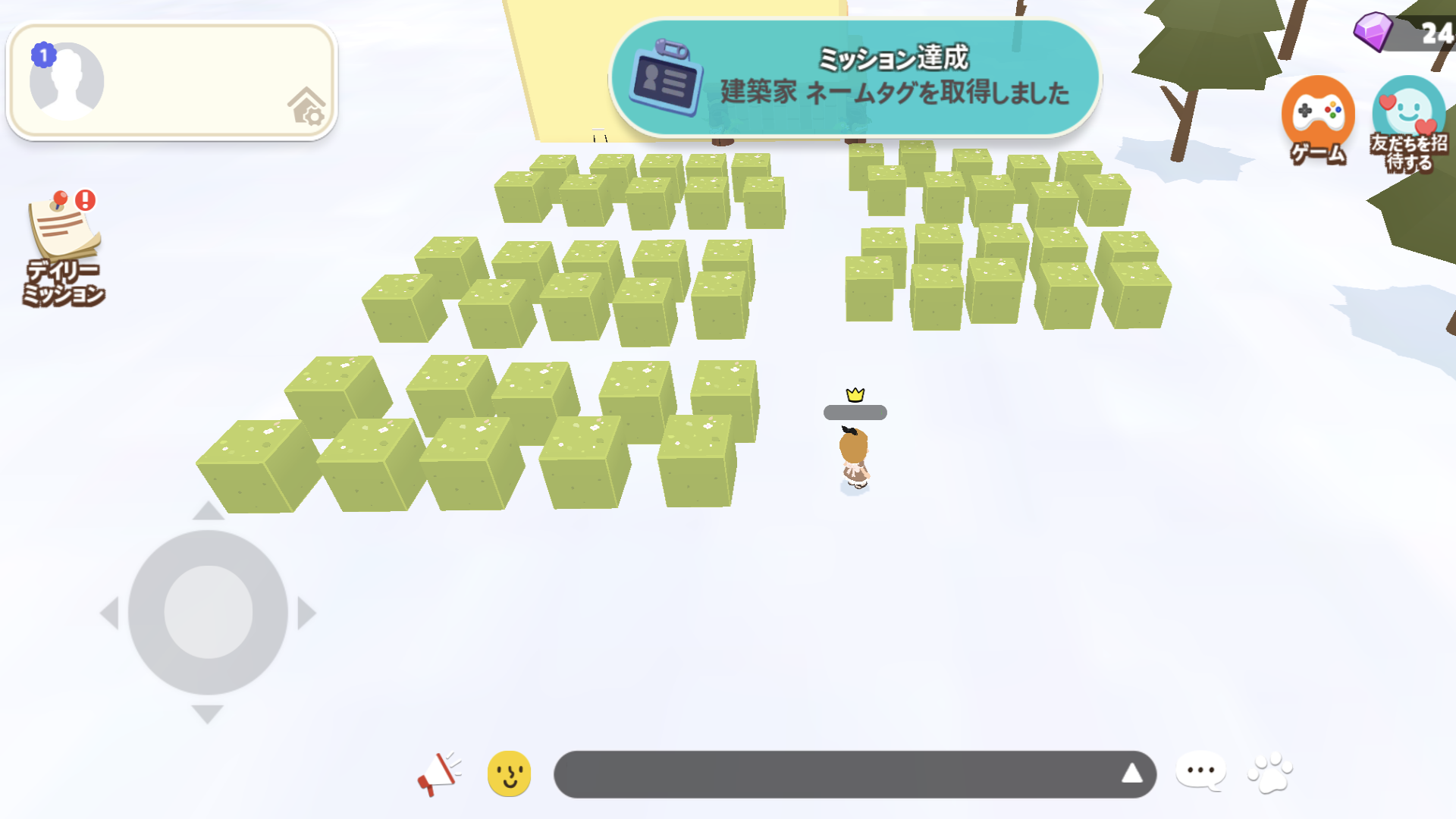
Task: Tap the joystick right arrow
Action: (306, 613)
